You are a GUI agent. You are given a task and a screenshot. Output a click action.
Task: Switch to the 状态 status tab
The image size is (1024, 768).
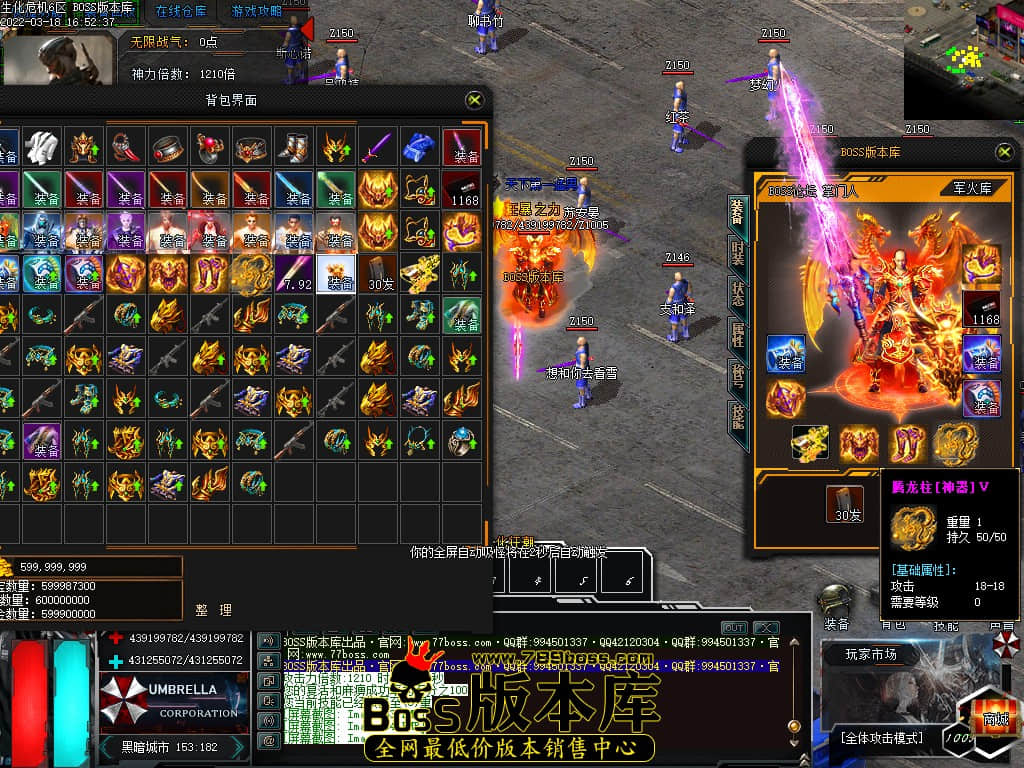pyautogui.click(x=737, y=293)
